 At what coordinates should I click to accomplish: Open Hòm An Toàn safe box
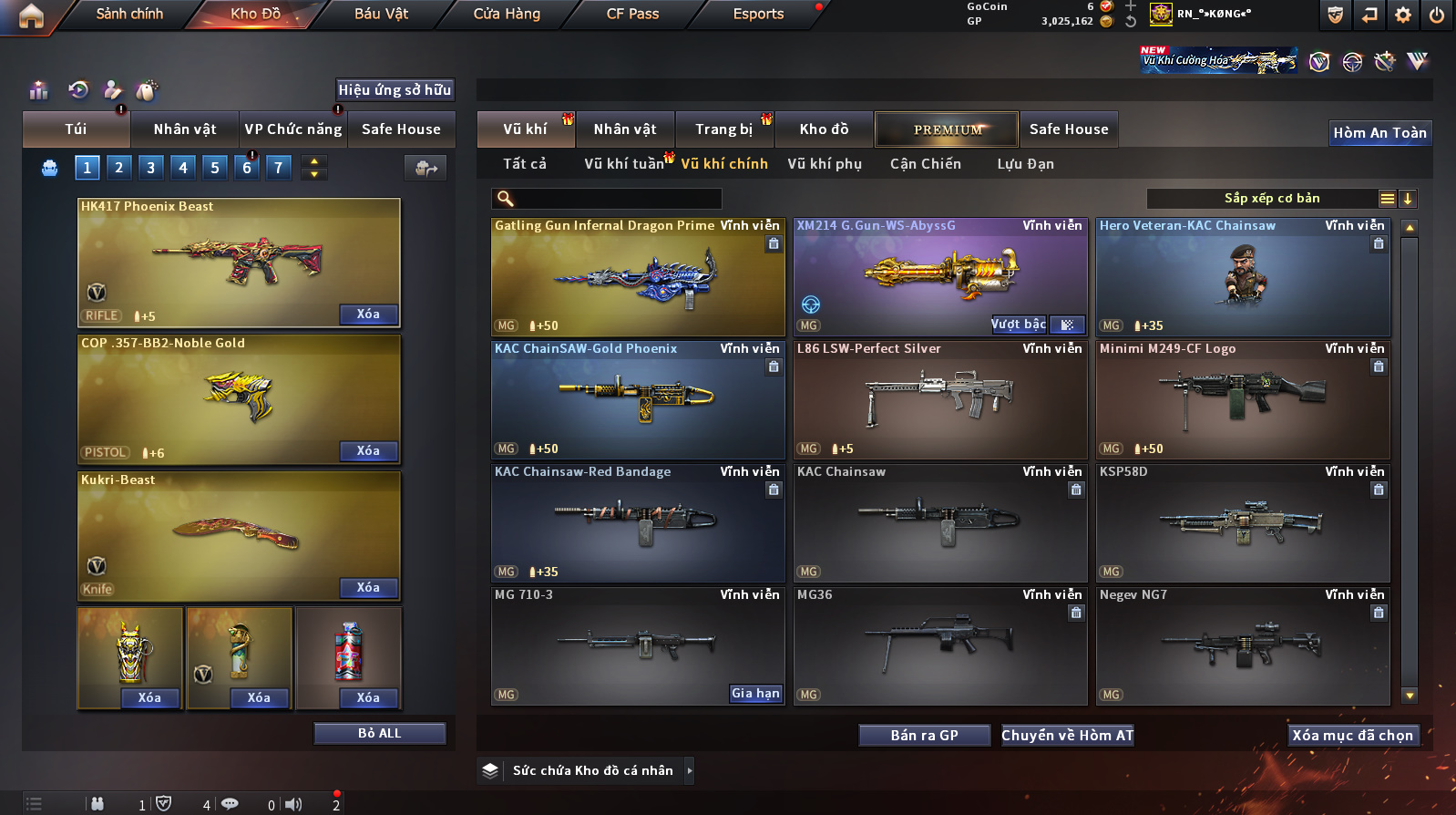pyautogui.click(x=1379, y=133)
